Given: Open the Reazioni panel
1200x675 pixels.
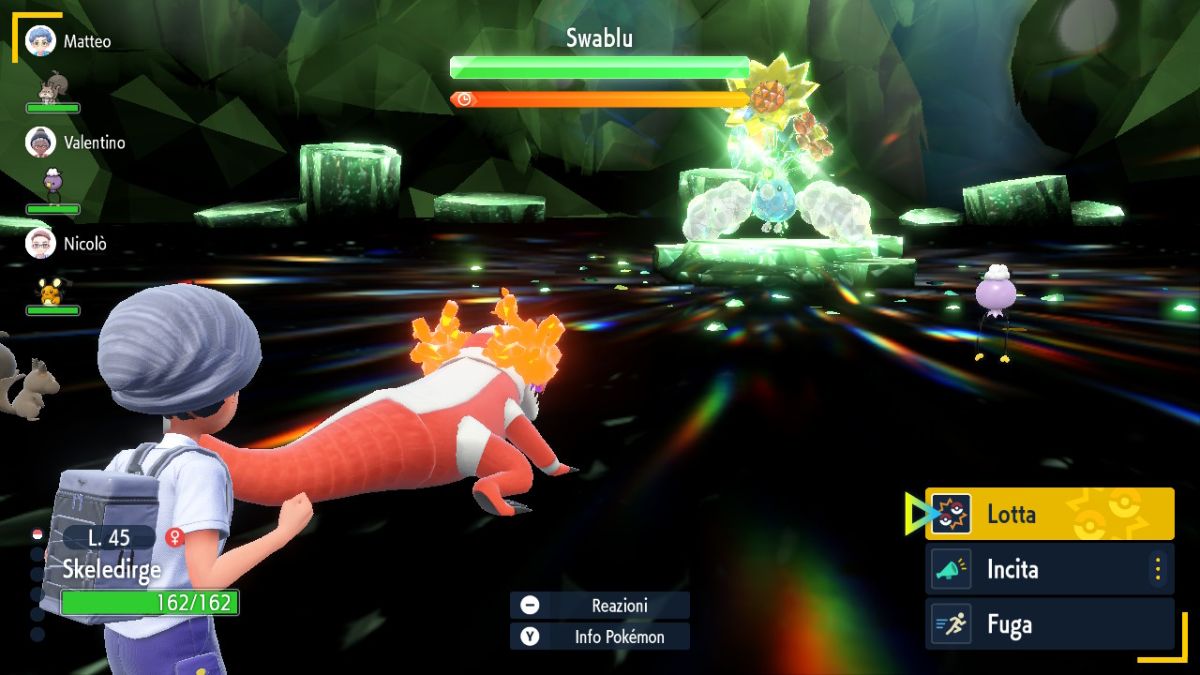Looking at the screenshot, I should click(x=600, y=605).
